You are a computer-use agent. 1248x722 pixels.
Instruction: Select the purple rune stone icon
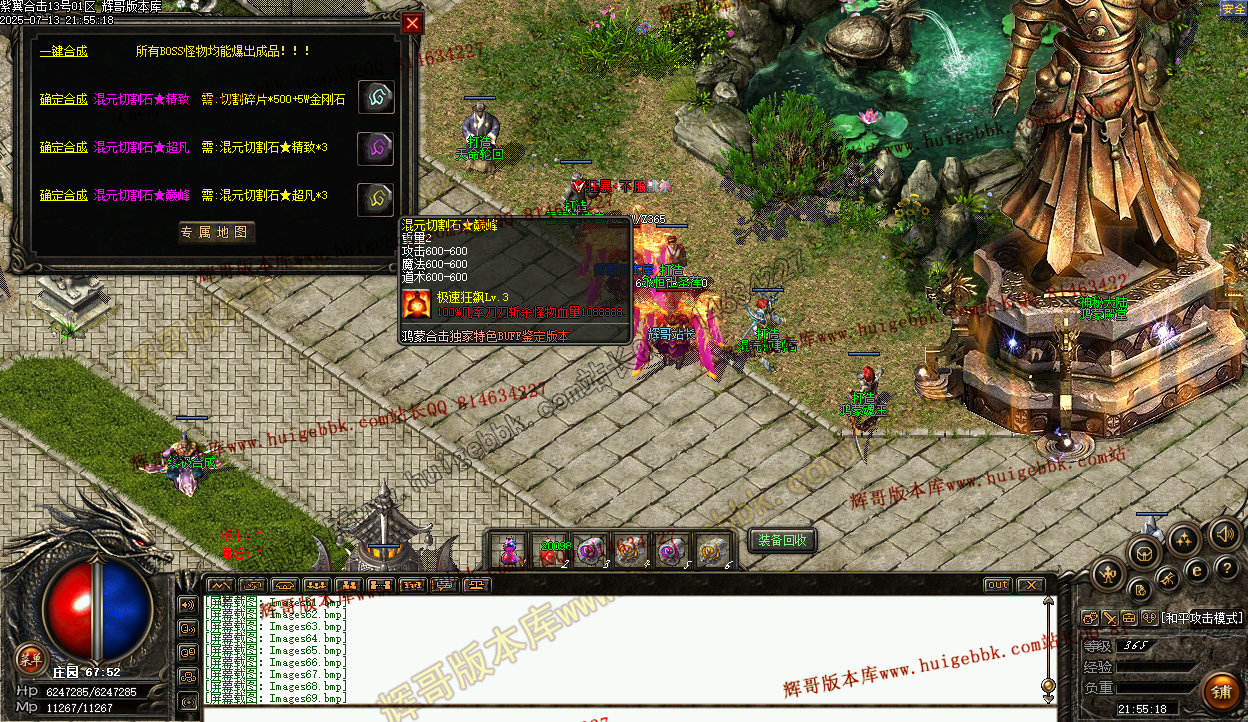coord(376,147)
